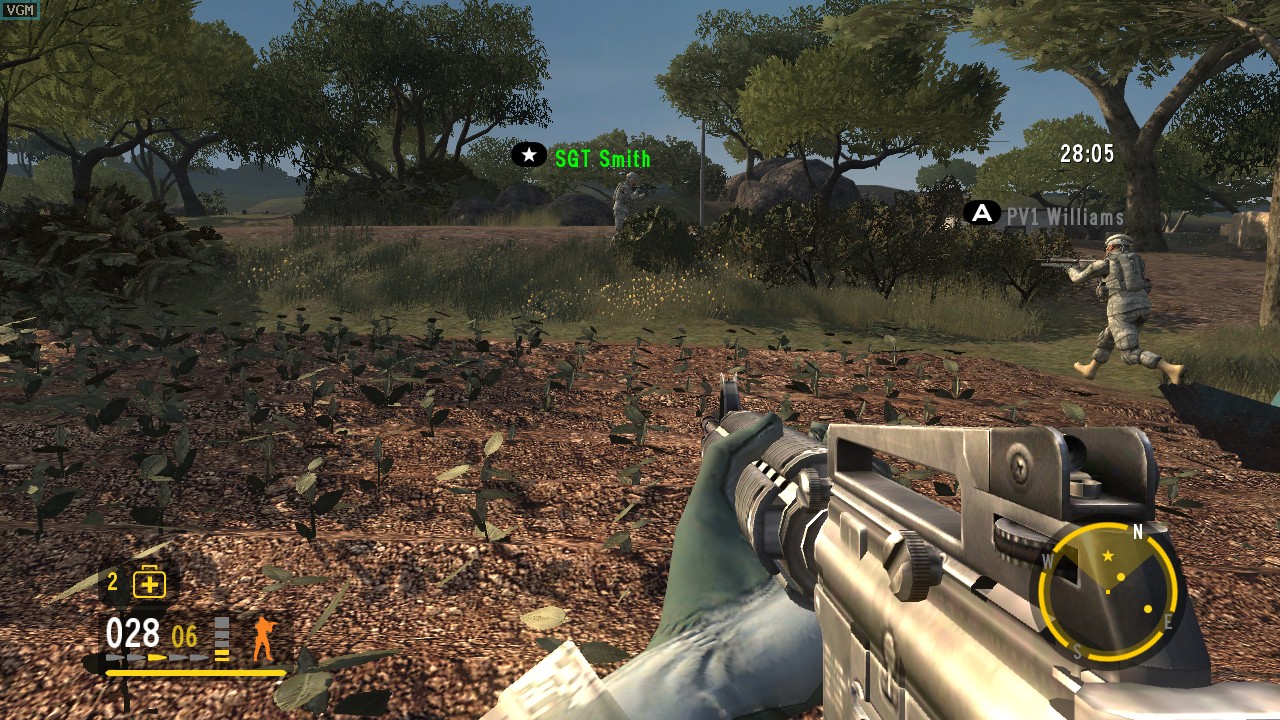Click the orange soldier stance icon
Image resolution: width=1280 pixels, height=720 pixels.
coord(263,638)
